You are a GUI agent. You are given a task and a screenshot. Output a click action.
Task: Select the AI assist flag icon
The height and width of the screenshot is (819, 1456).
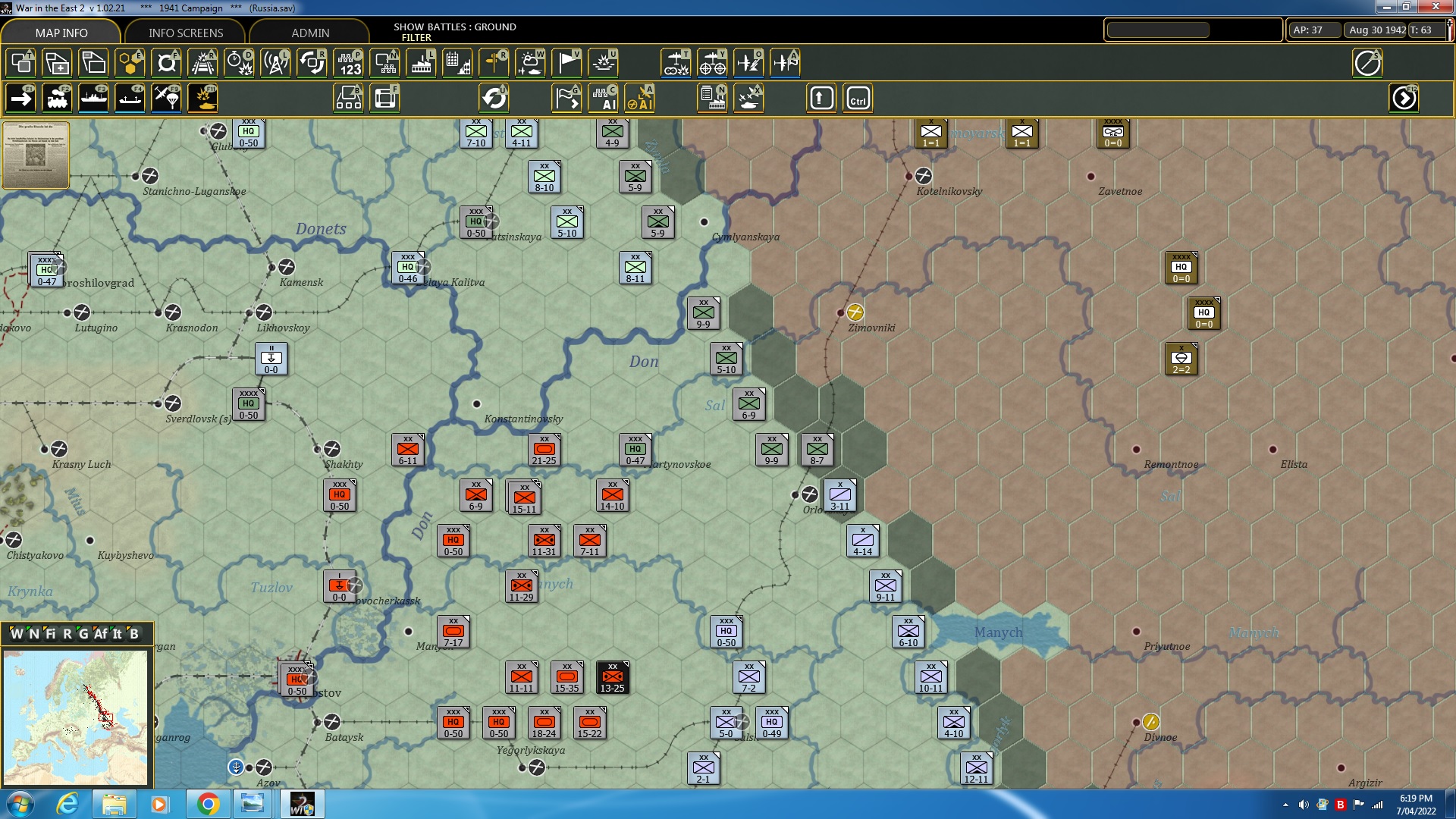point(566,99)
